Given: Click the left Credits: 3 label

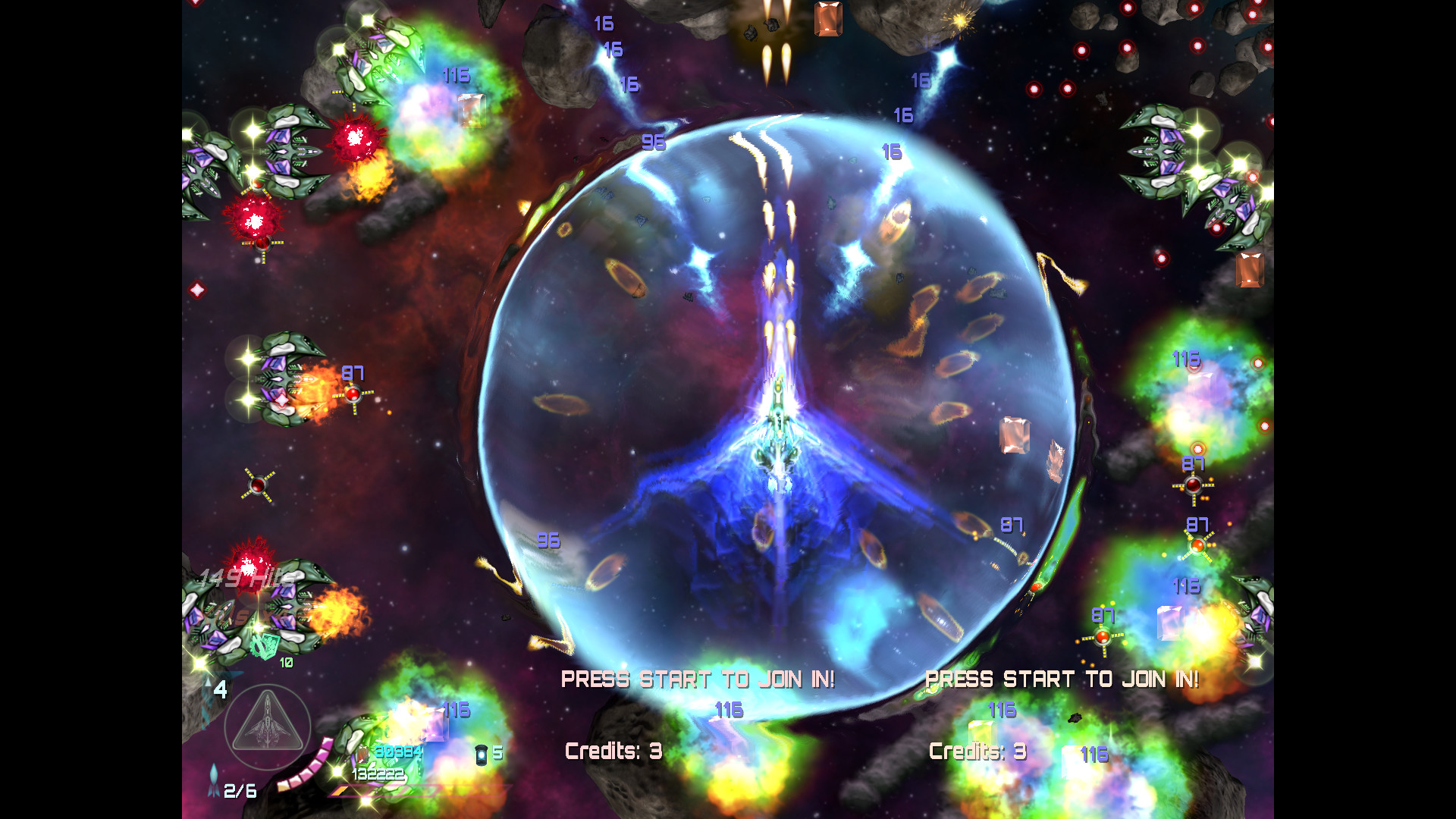Looking at the screenshot, I should click(613, 751).
